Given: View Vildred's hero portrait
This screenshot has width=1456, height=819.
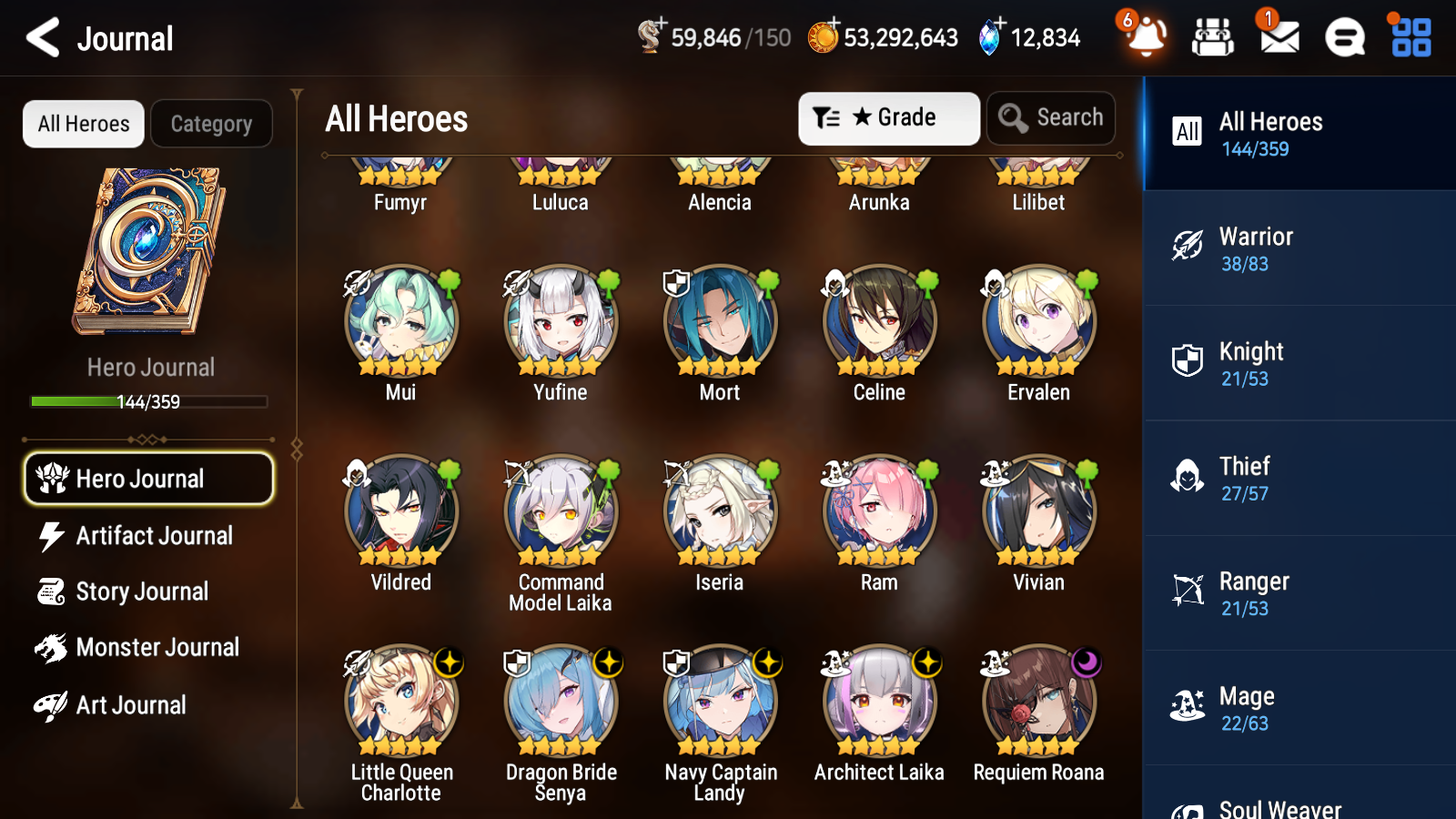Looking at the screenshot, I should click(400, 512).
